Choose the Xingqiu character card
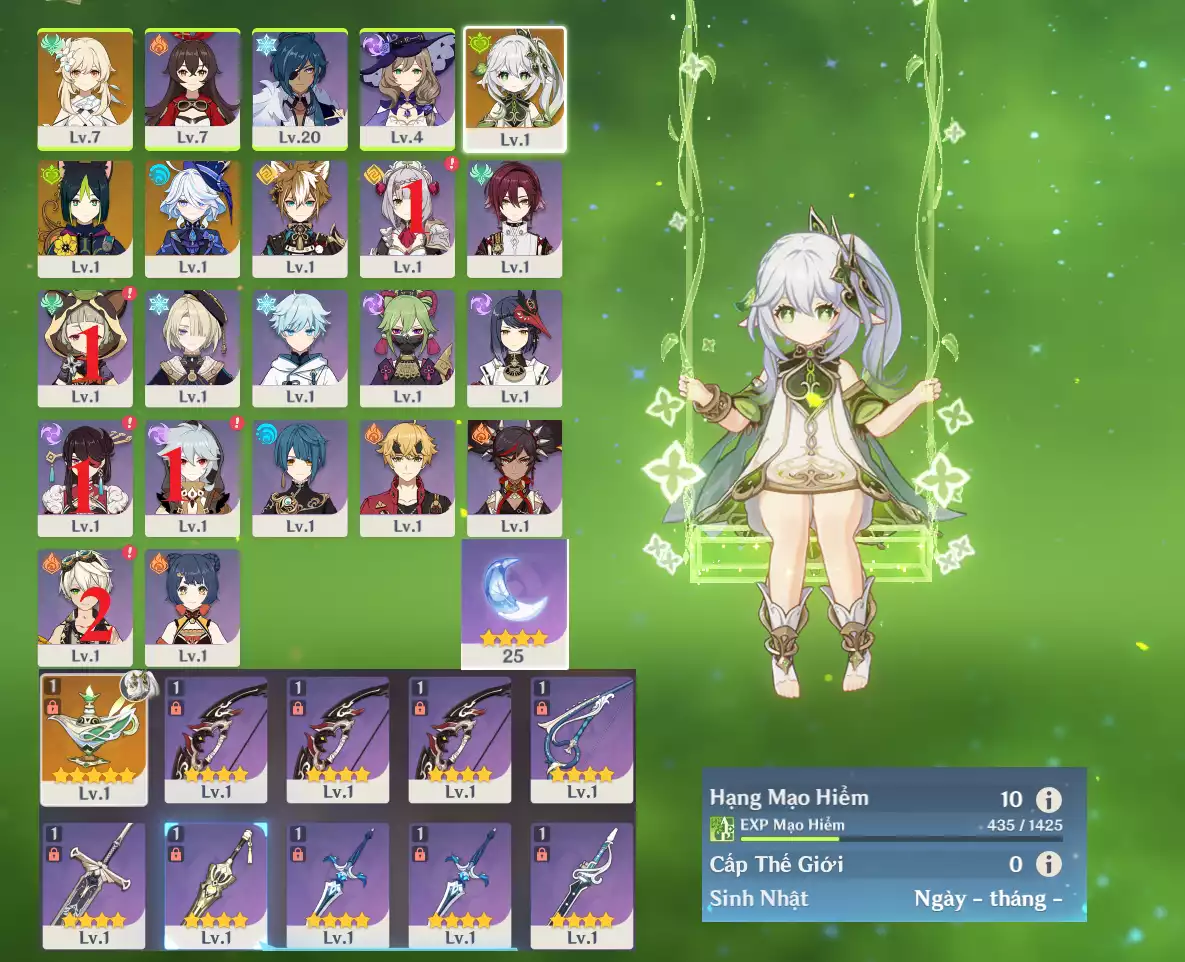The width and height of the screenshot is (1185, 962). 300,477
